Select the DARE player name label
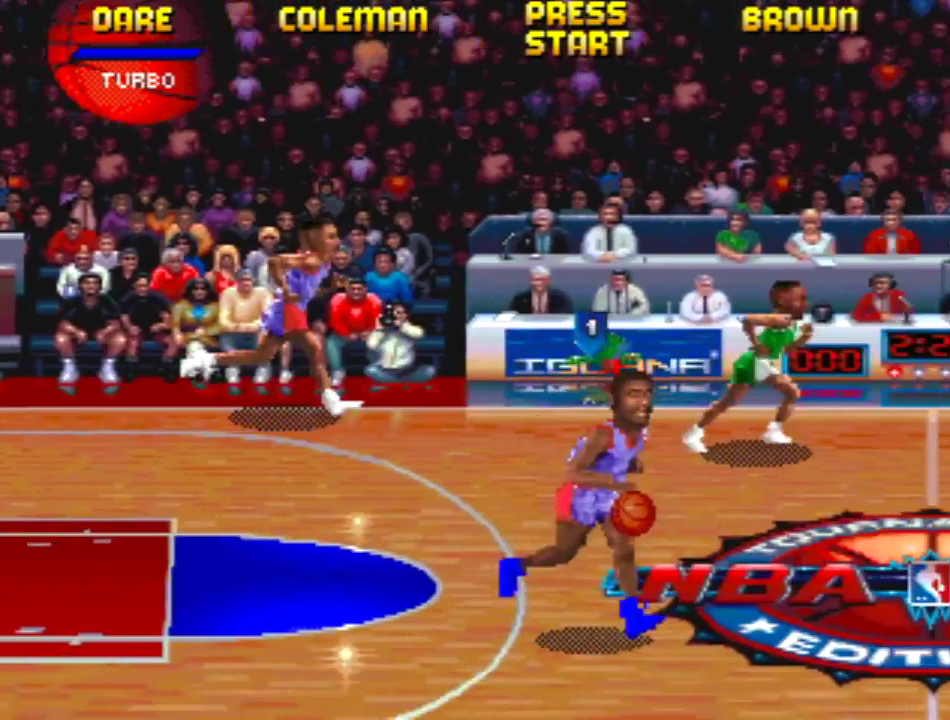Screen dimensions: 950x720 pyautogui.click(x=132, y=19)
